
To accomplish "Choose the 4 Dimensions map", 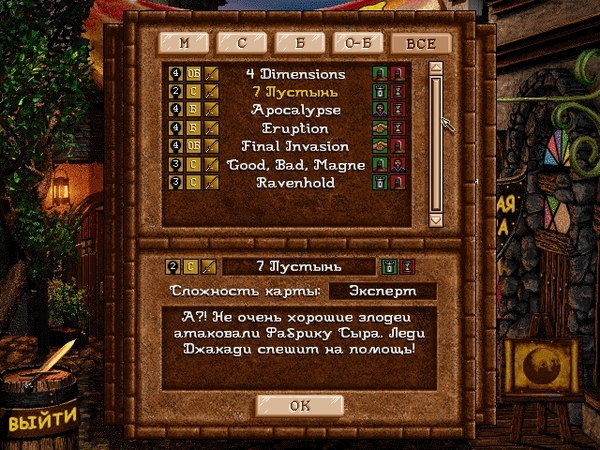I will (x=296, y=73).
